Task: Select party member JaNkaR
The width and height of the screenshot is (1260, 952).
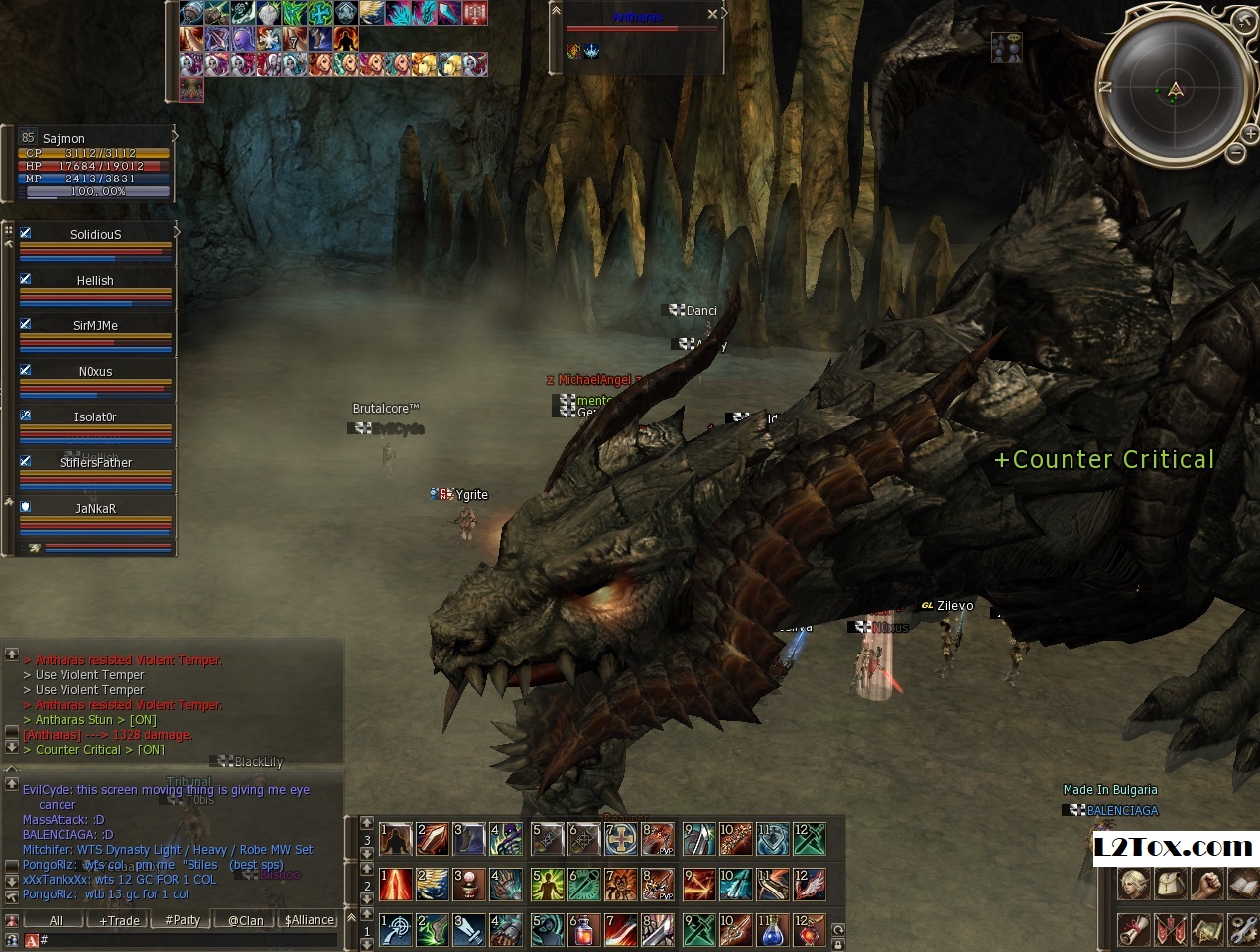Action: [x=95, y=509]
